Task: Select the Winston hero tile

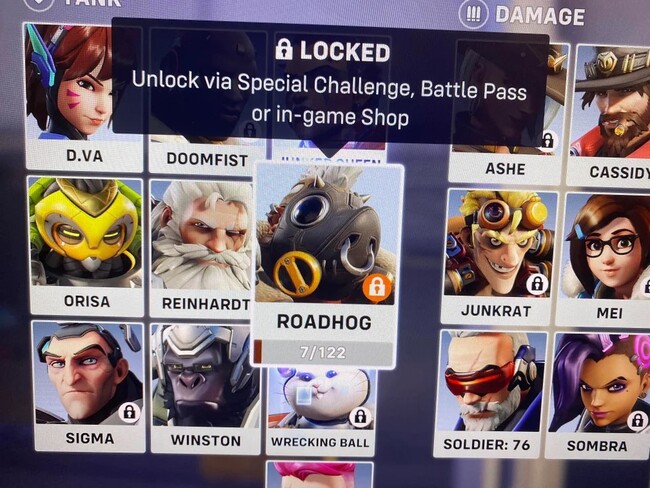Action: tap(206, 387)
